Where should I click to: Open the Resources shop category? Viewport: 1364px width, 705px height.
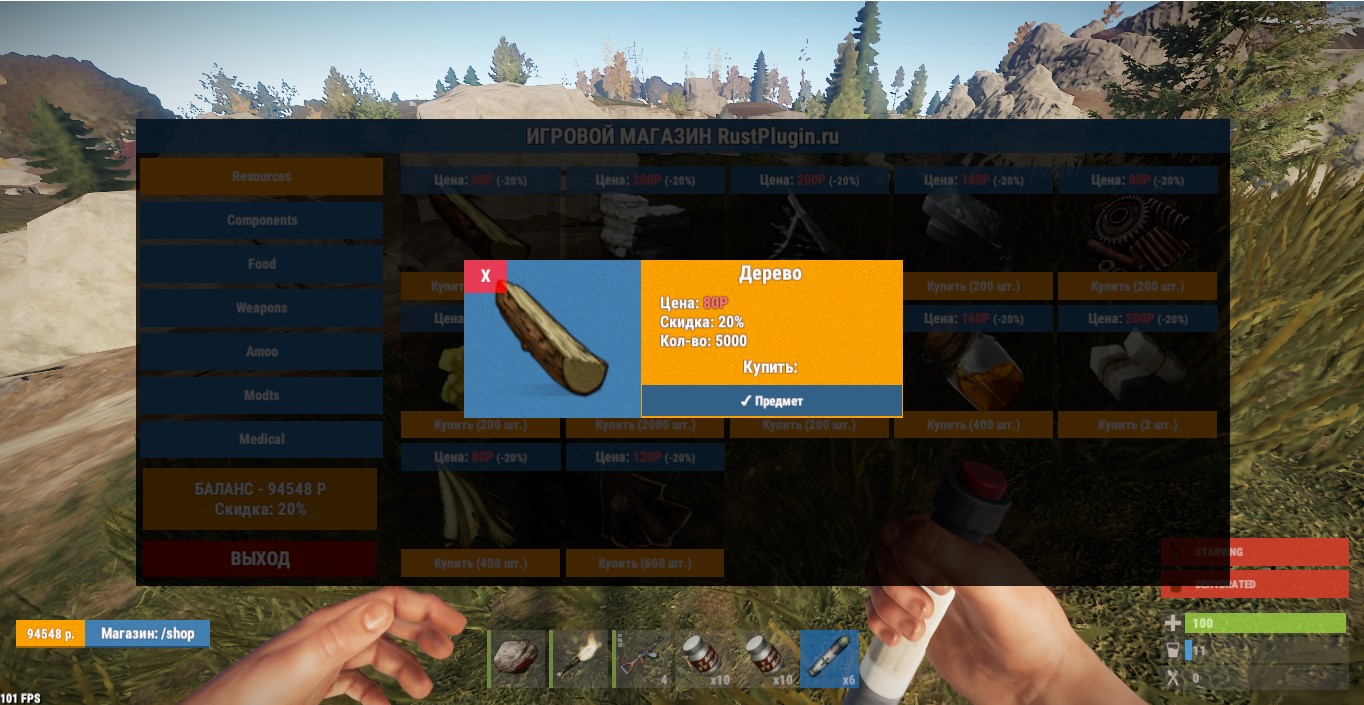tap(261, 176)
